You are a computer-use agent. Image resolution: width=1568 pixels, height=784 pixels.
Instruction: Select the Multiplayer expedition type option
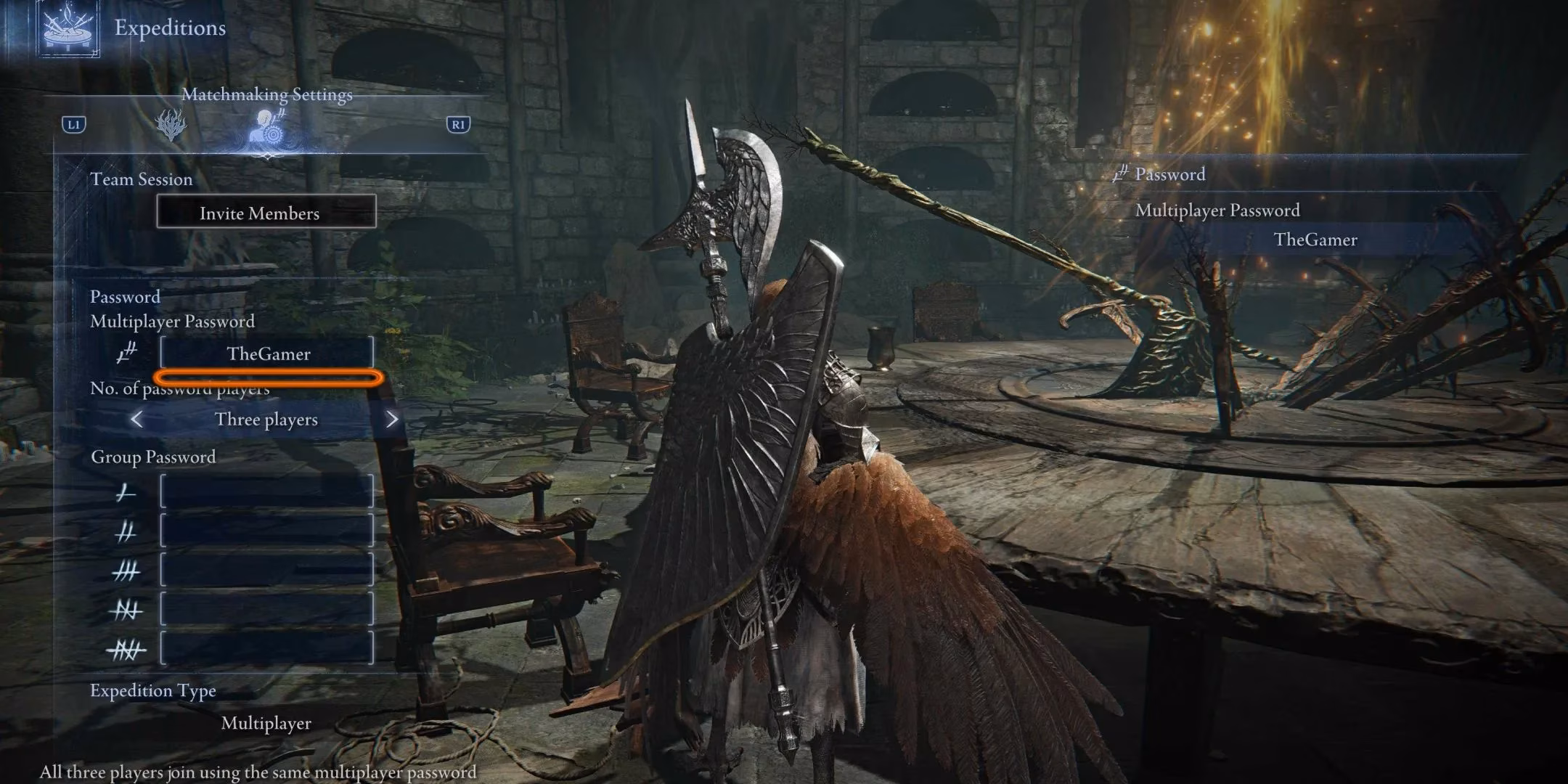point(267,723)
